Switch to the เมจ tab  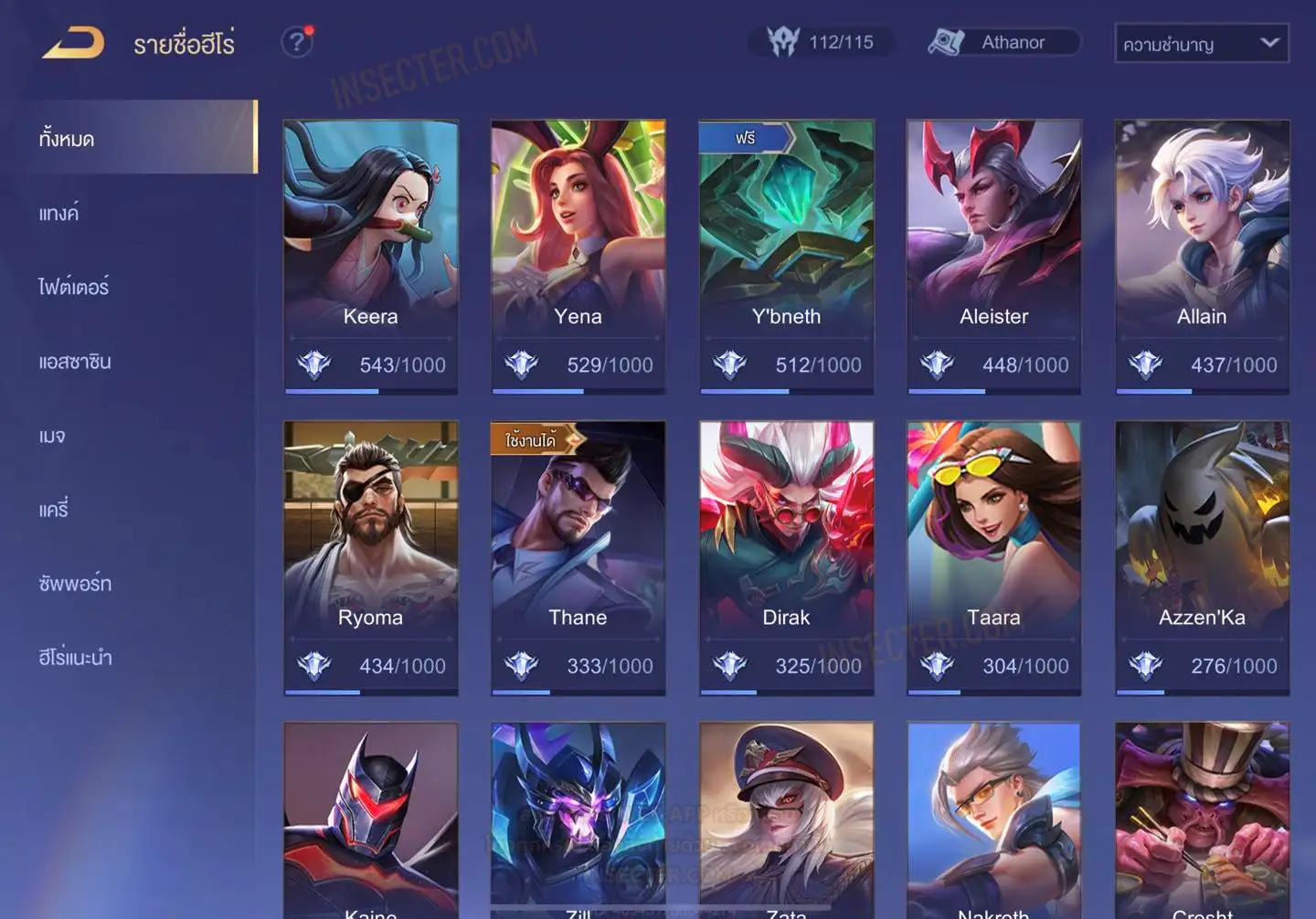click(x=52, y=436)
